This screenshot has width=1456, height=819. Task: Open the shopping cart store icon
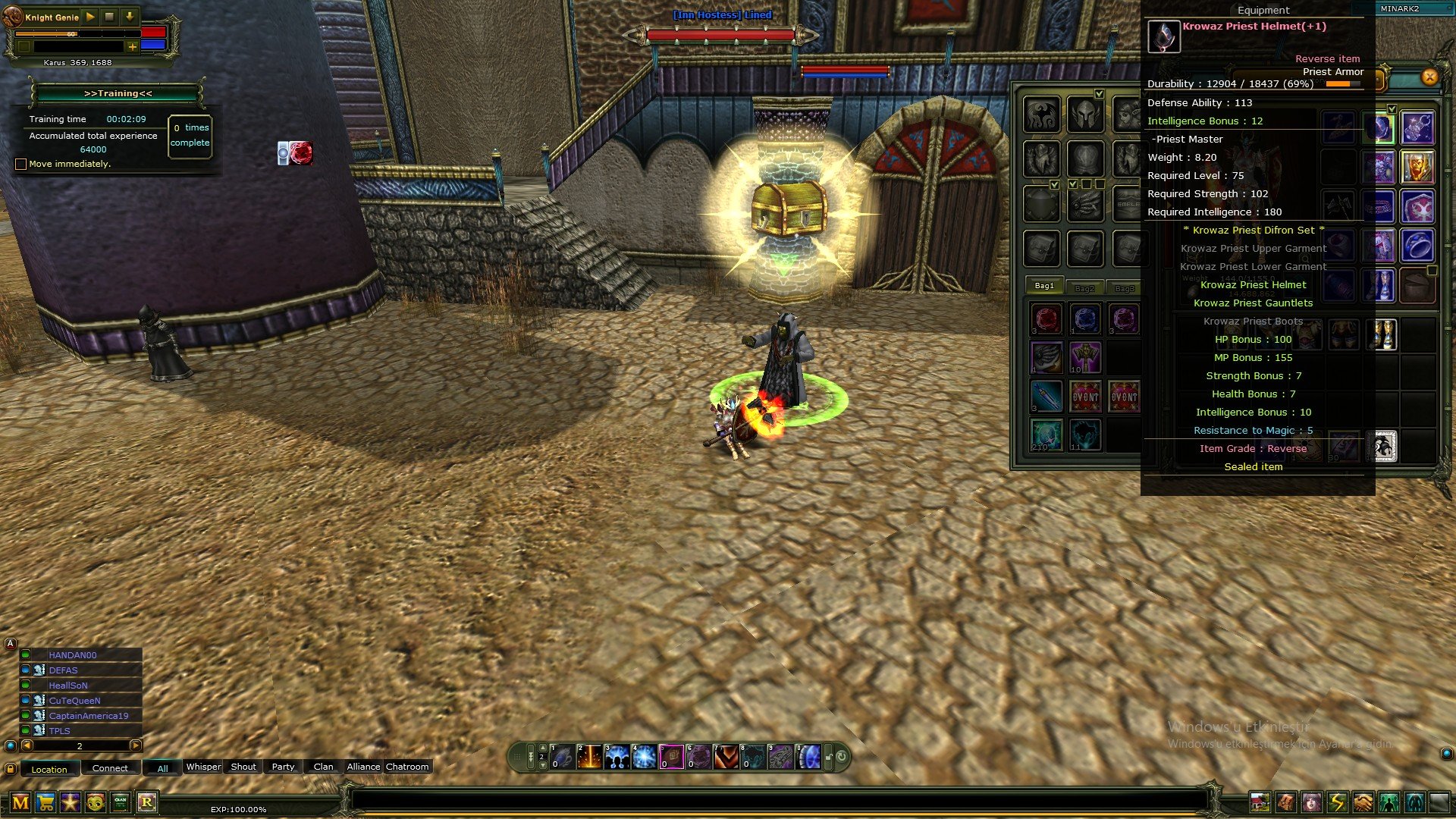pos(45,802)
